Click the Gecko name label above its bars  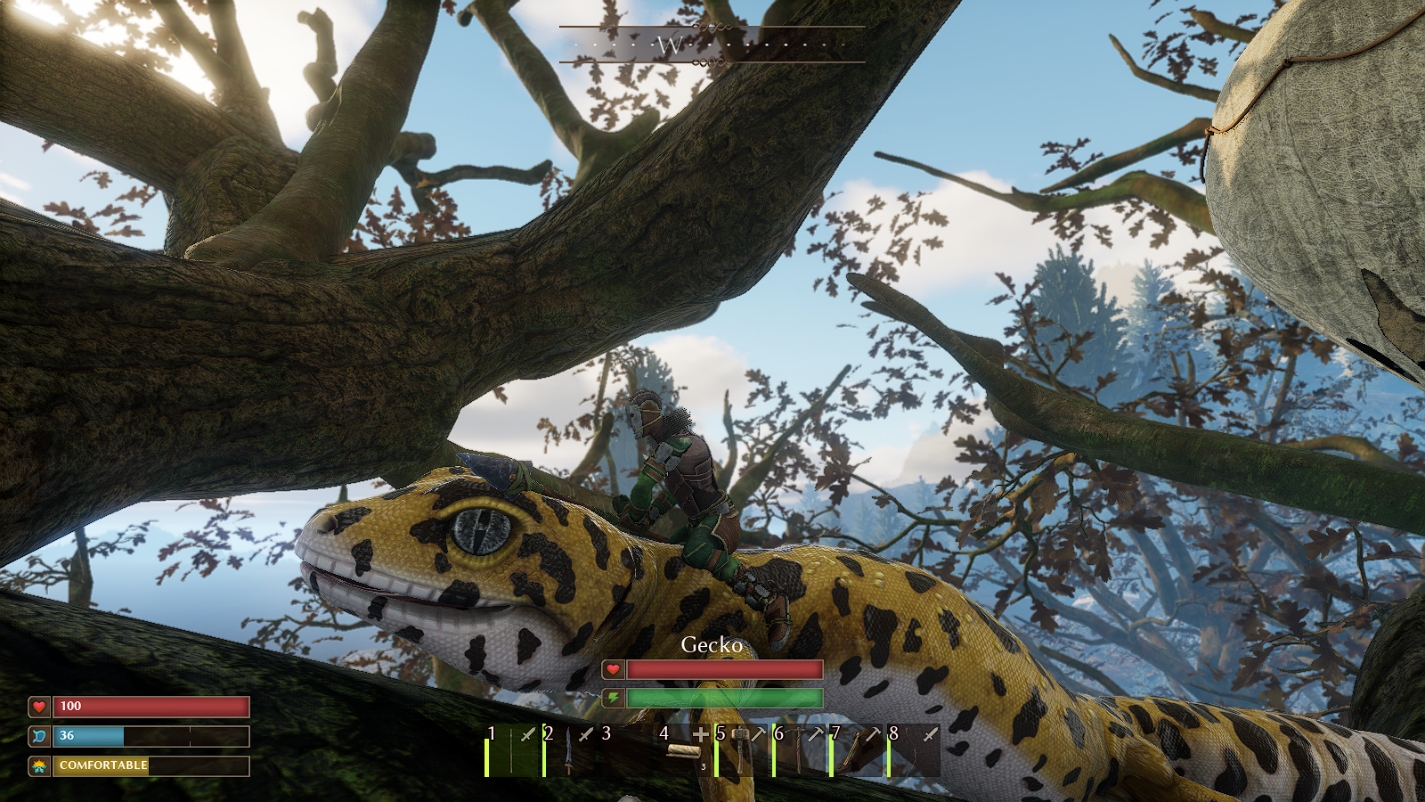[711, 645]
